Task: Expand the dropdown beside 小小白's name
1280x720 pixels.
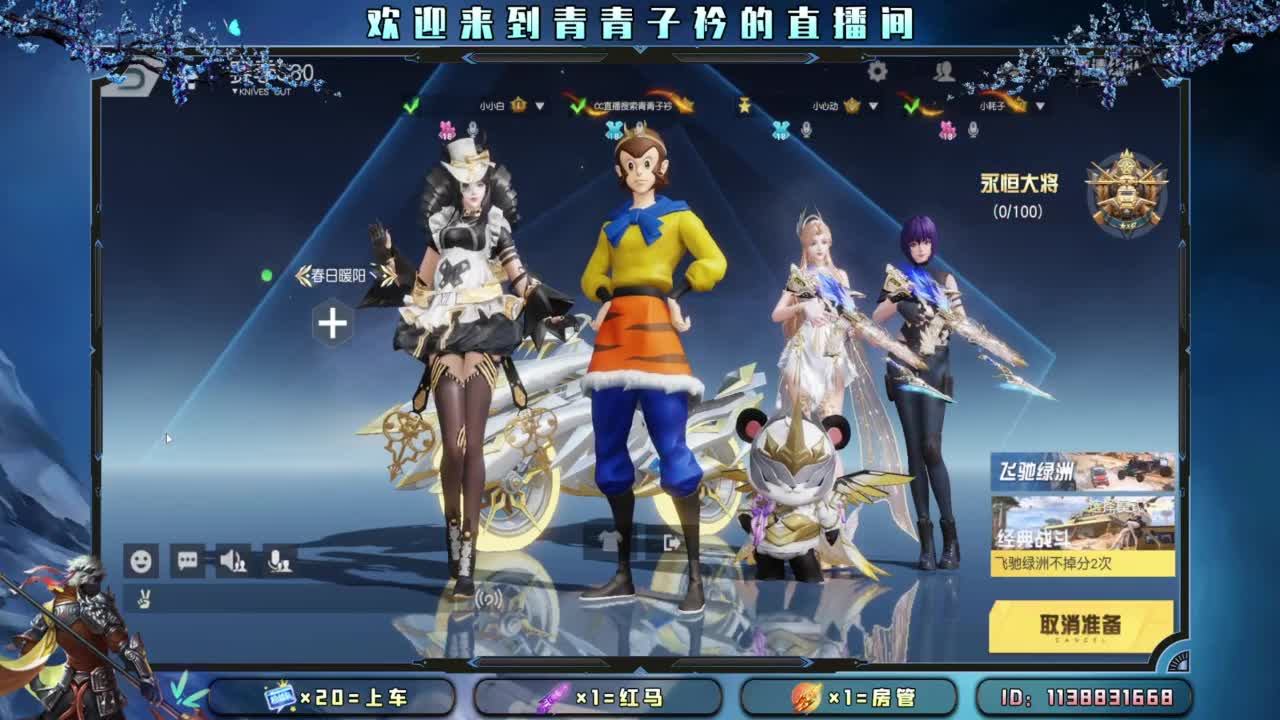Action: (x=539, y=105)
